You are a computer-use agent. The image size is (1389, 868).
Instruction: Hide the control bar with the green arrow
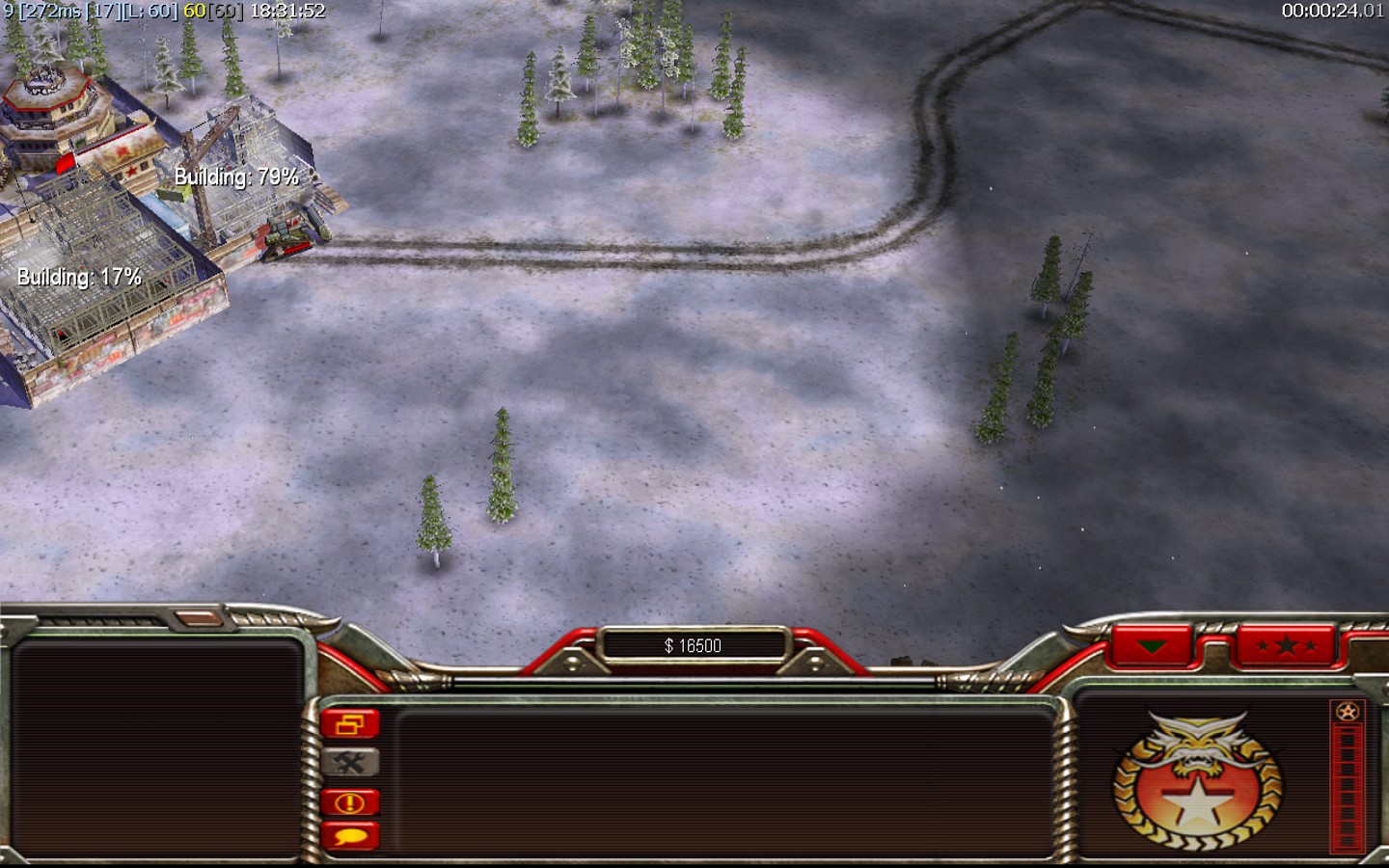point(1153,645)
